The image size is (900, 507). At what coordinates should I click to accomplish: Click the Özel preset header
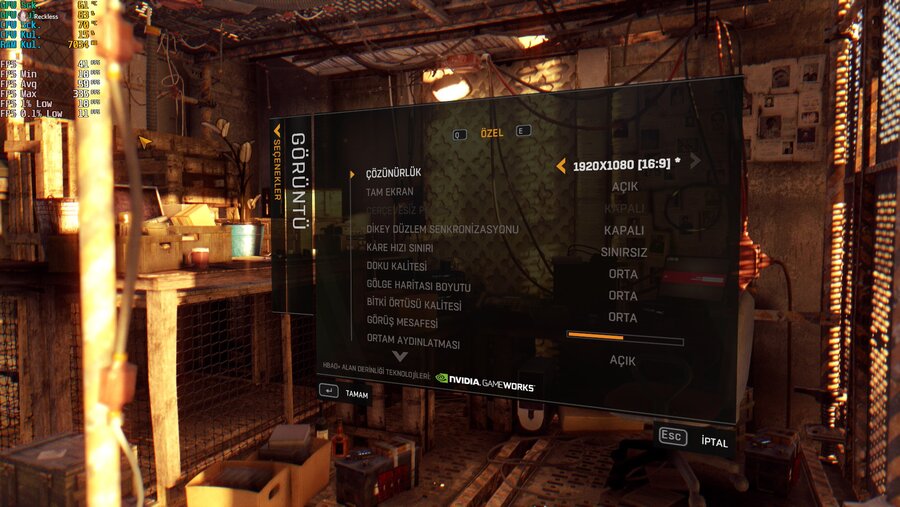coord(491,133)
